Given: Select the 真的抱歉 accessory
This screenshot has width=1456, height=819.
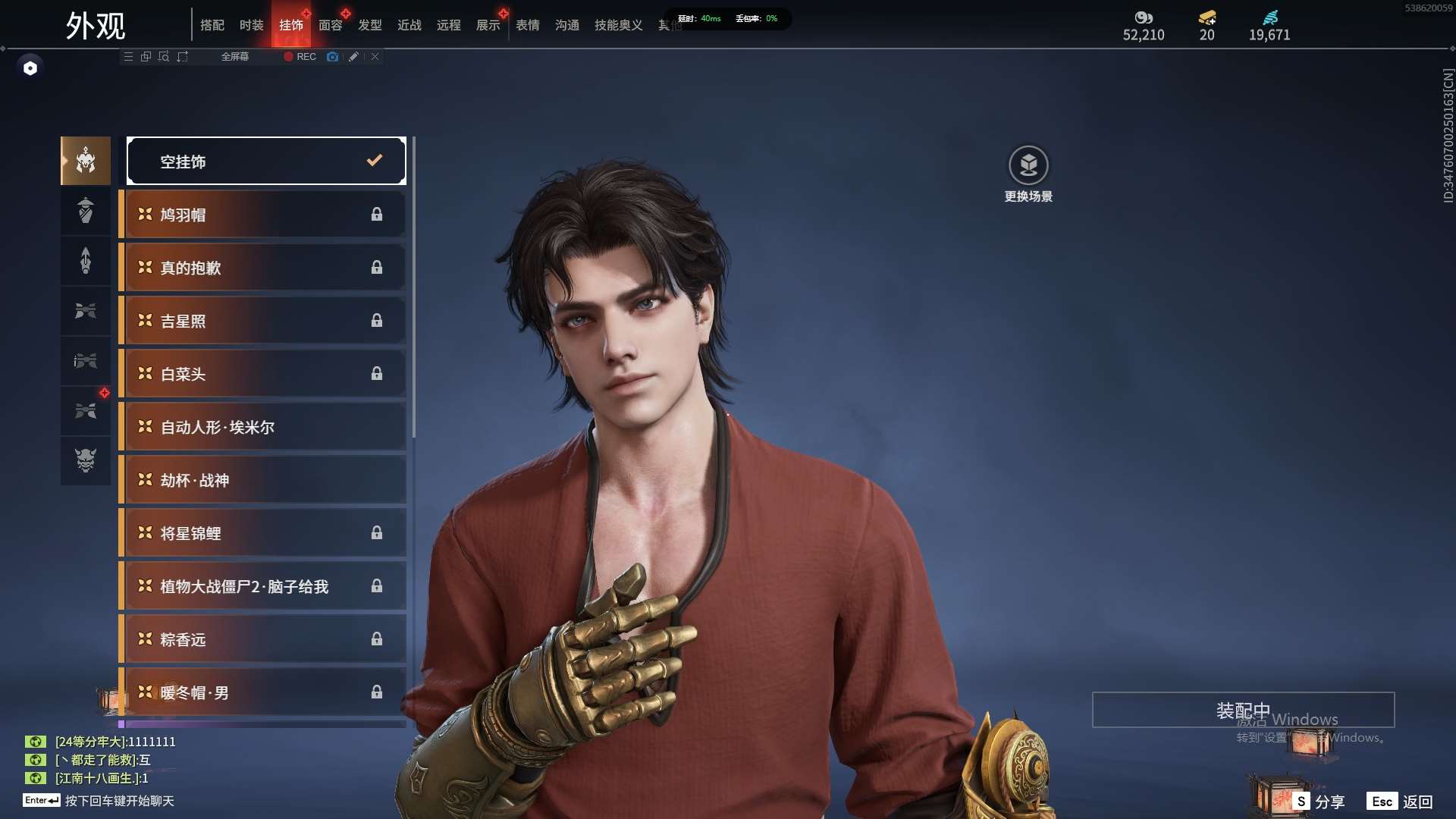Looking at the screenshot, I should pos(262,268).
